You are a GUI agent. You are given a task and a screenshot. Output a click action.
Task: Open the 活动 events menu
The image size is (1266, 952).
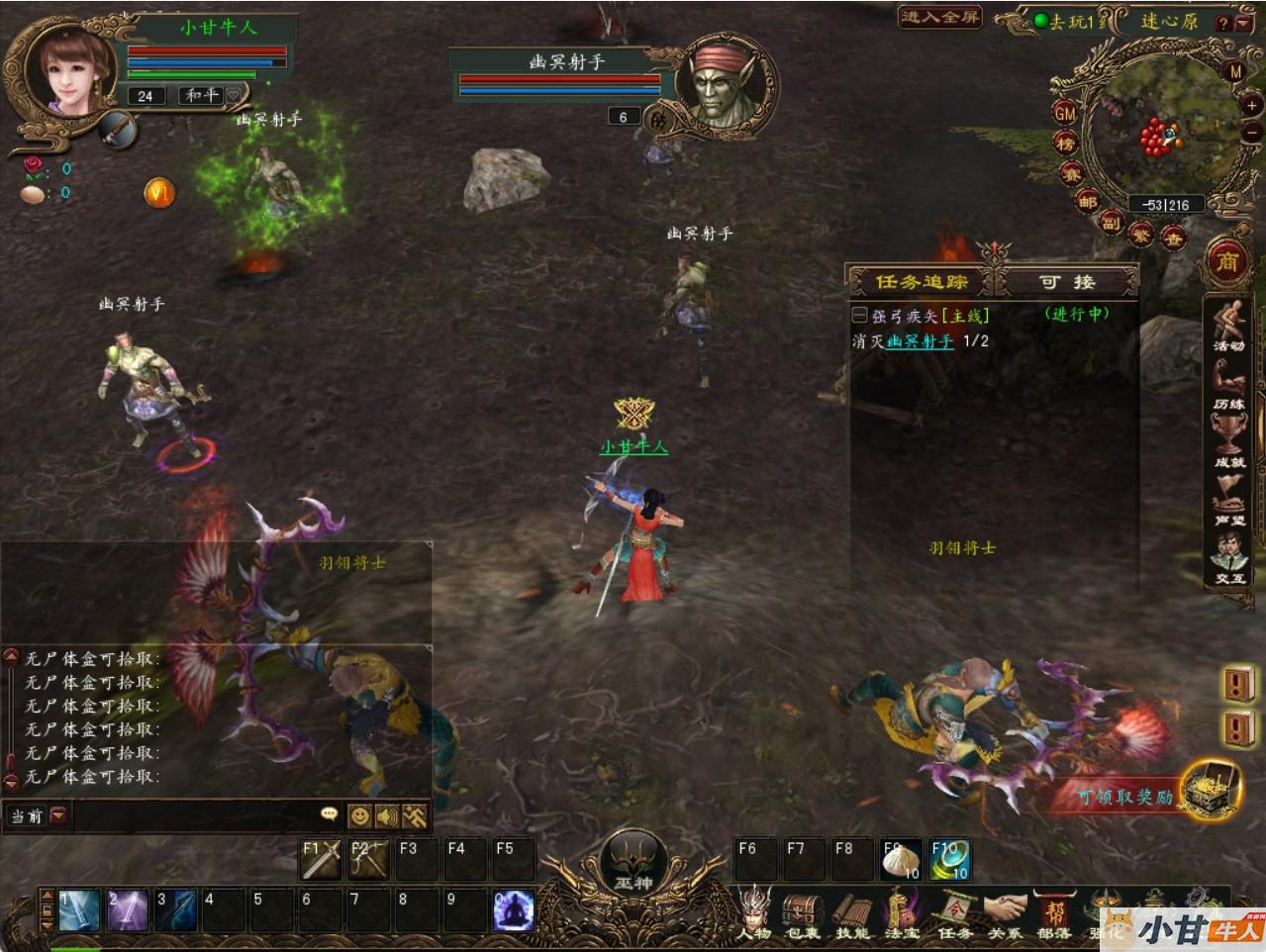(x=1229, y=325)
